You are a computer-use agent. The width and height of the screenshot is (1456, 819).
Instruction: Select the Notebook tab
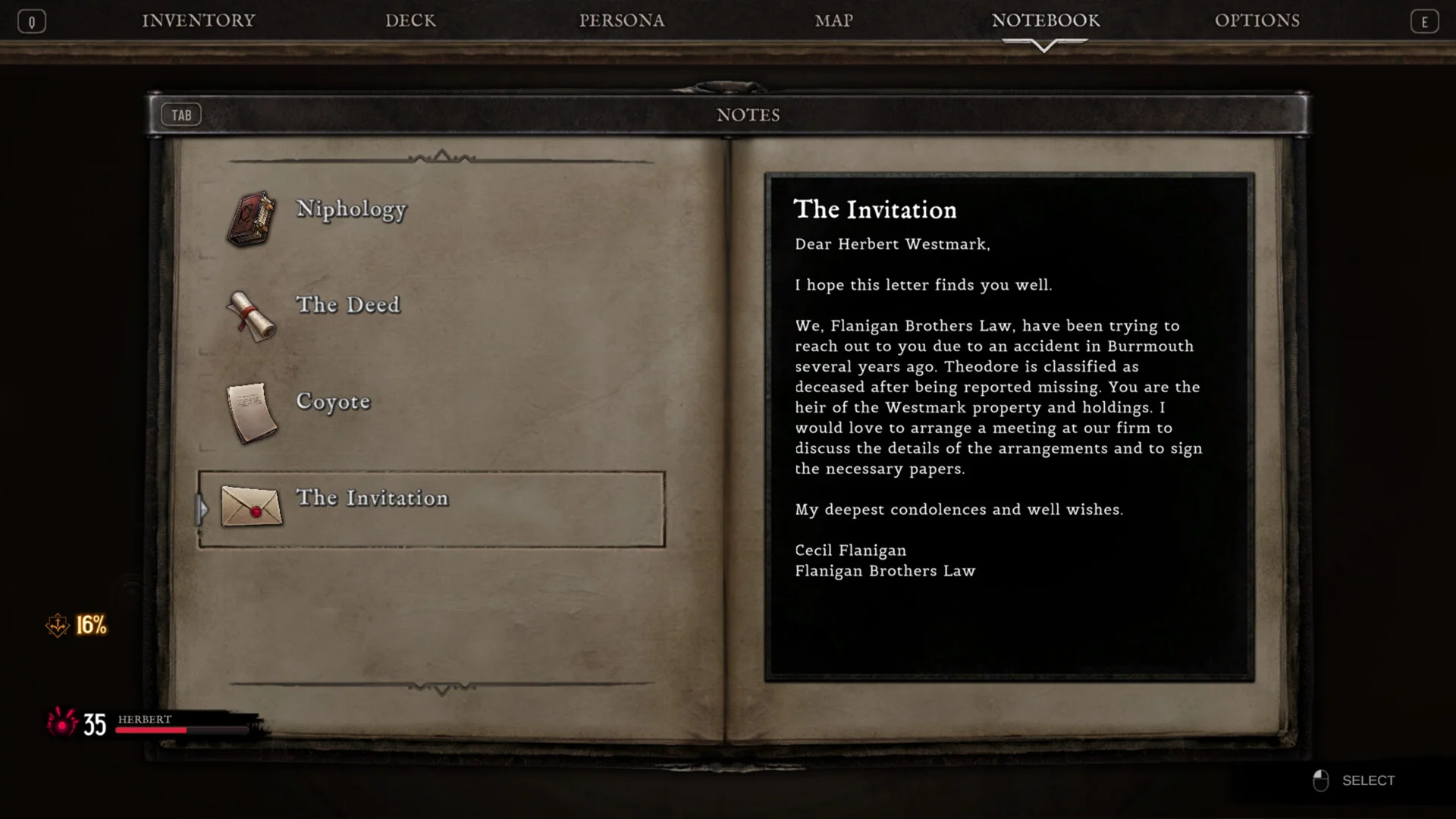[1045, 20]
